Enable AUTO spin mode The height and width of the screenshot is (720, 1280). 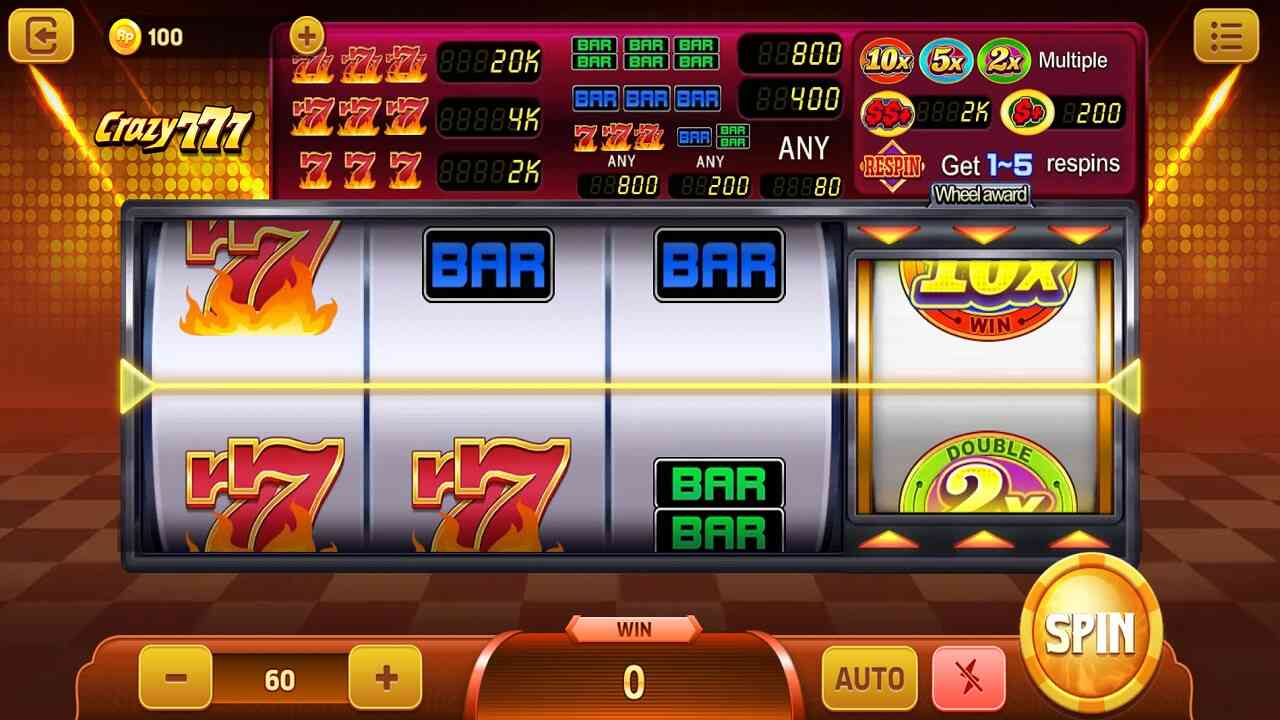[x=869, y=679]
